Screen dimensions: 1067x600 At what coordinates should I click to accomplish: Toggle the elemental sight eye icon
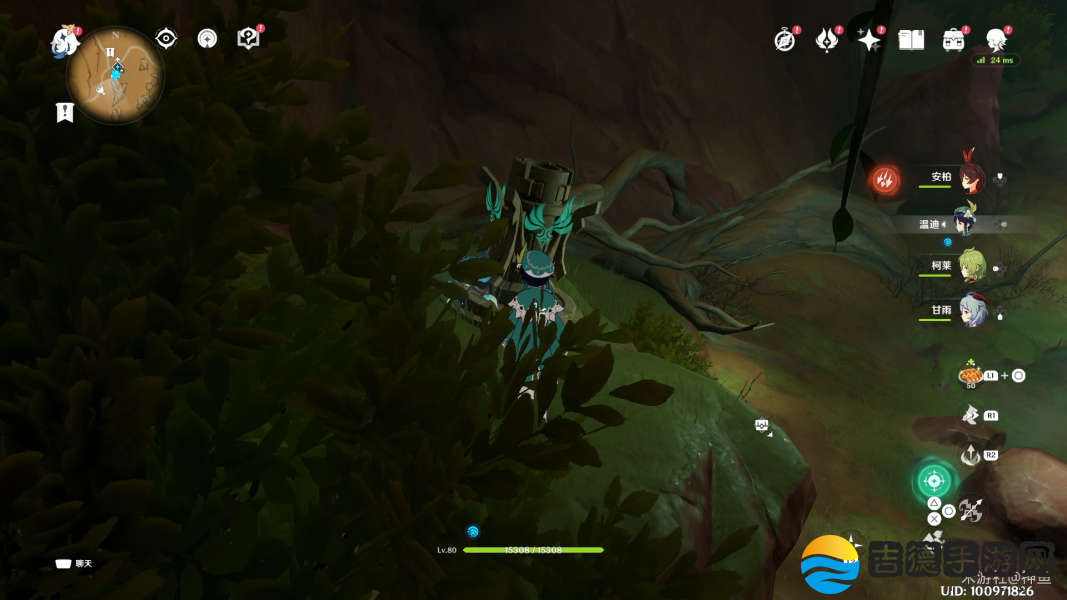(166, 38)
